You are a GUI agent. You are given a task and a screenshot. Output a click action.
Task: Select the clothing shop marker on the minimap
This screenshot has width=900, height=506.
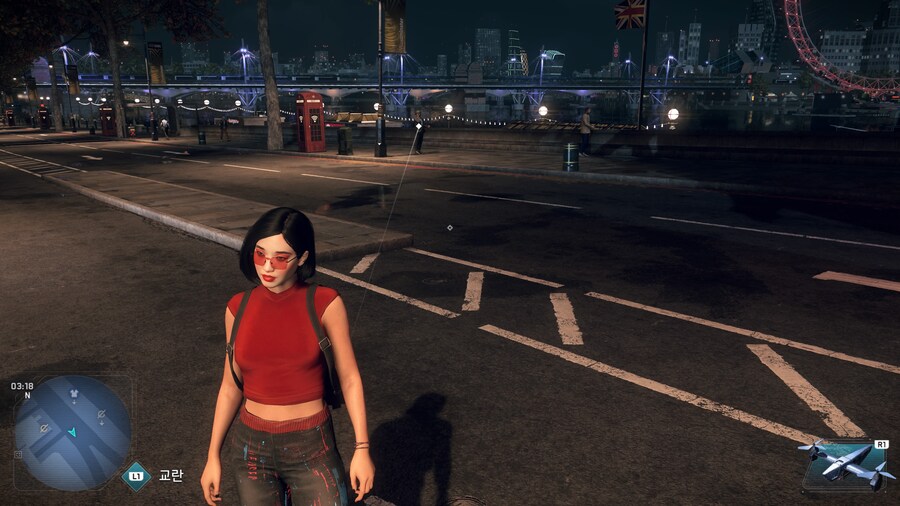tap(72, 394)
